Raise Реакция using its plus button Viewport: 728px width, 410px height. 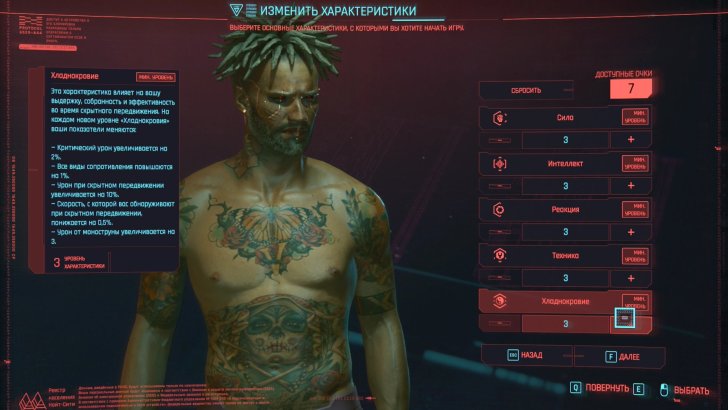coord(631,232)
